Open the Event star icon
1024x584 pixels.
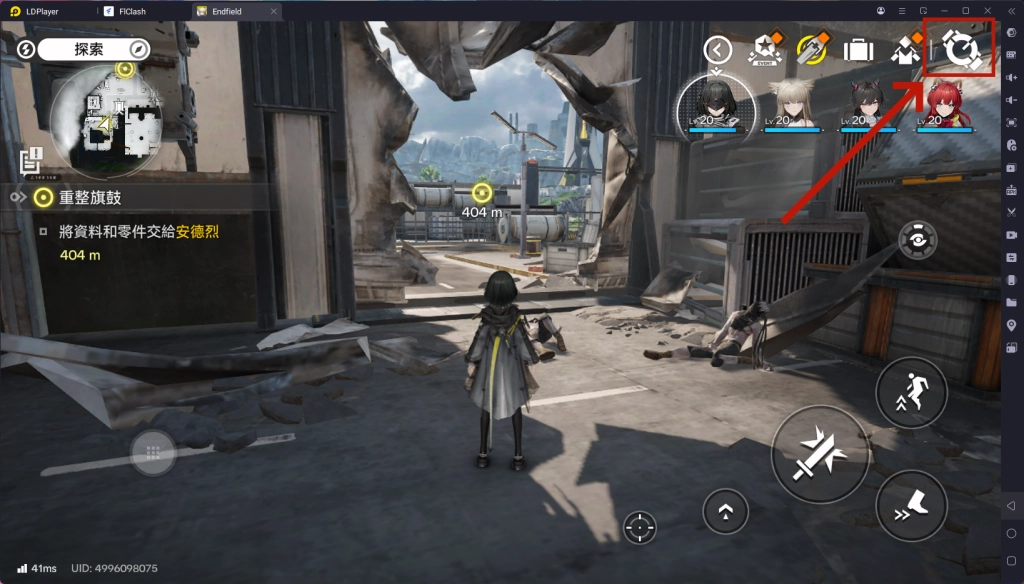765,48
